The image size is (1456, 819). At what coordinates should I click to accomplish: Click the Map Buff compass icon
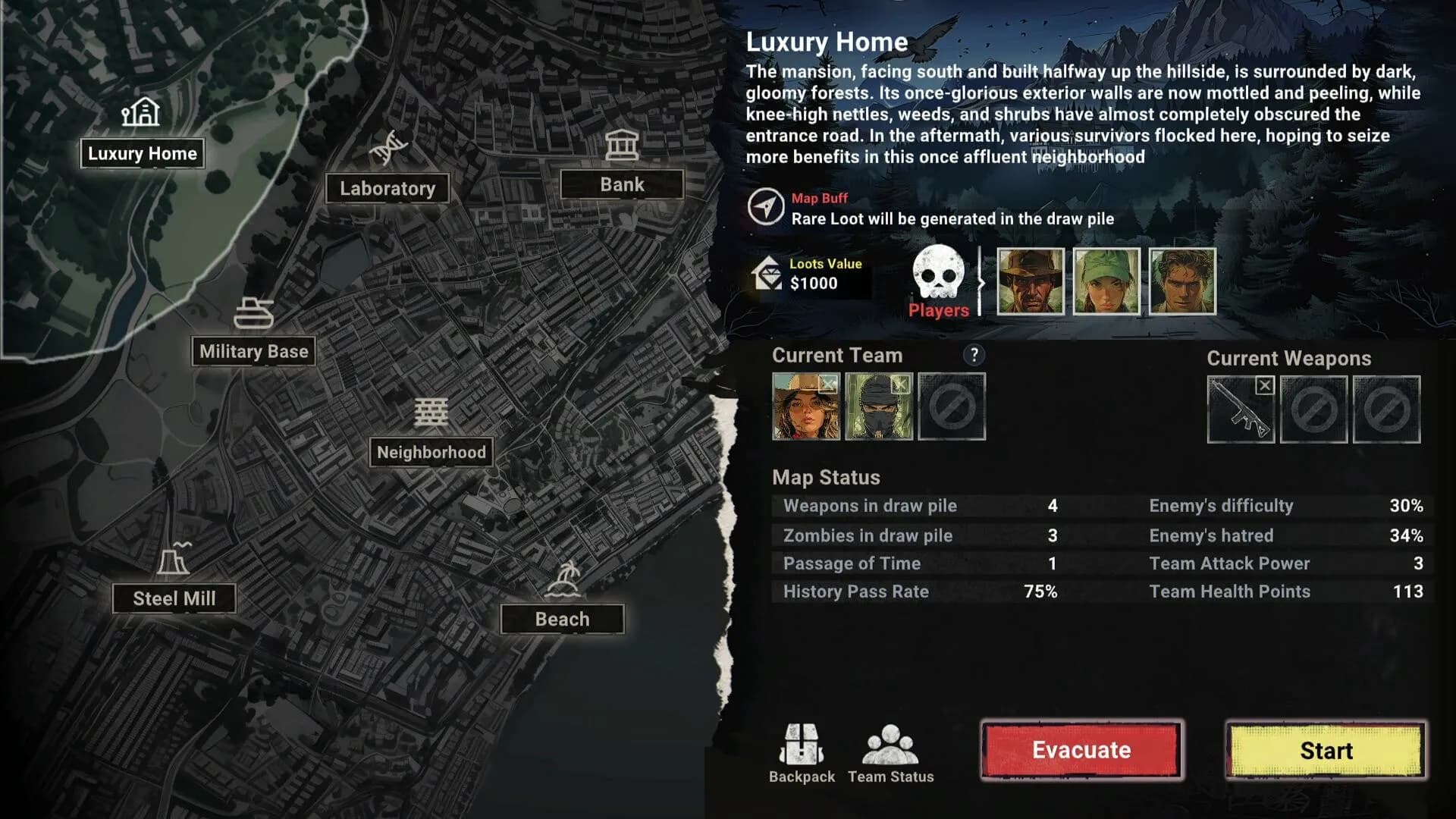(767, 206)
